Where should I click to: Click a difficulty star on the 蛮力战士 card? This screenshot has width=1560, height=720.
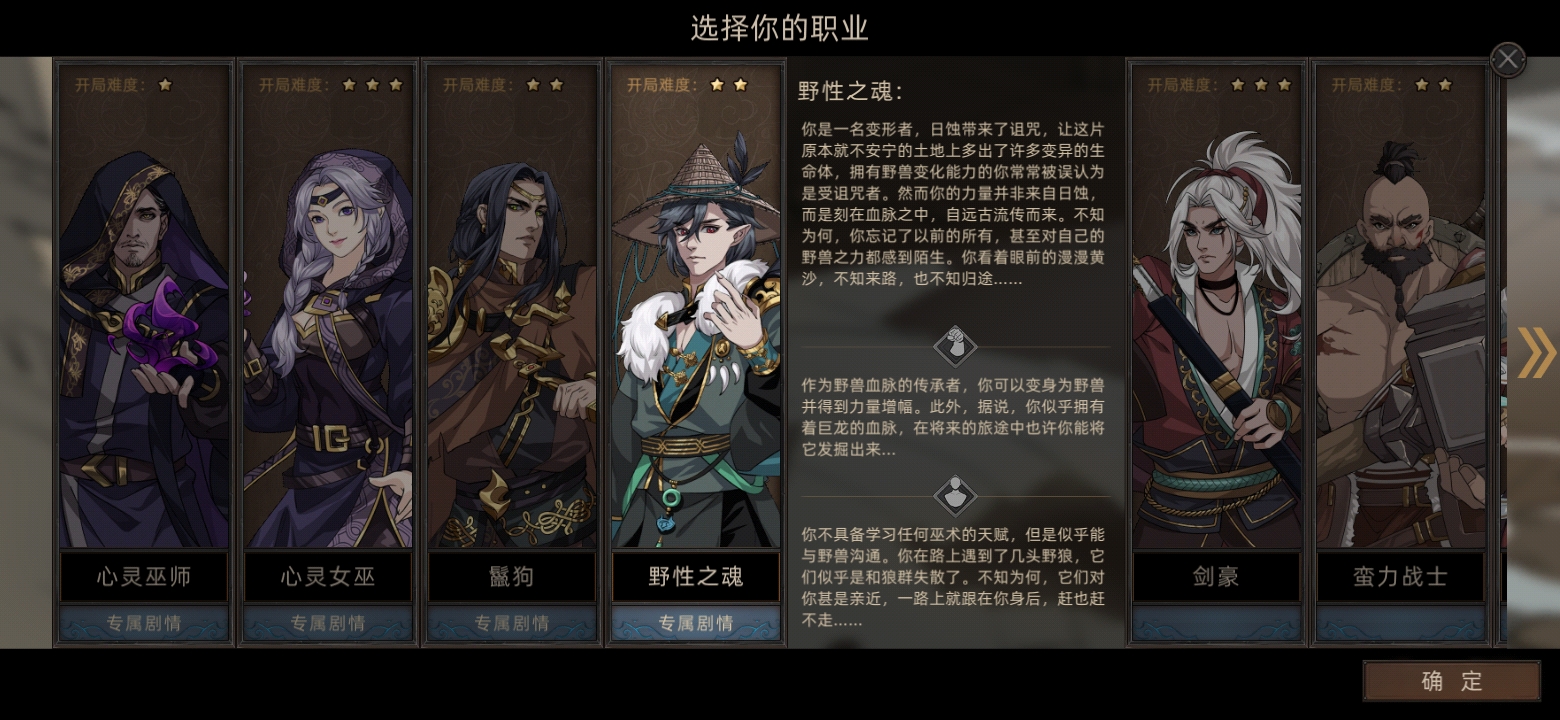[1422, 85]
